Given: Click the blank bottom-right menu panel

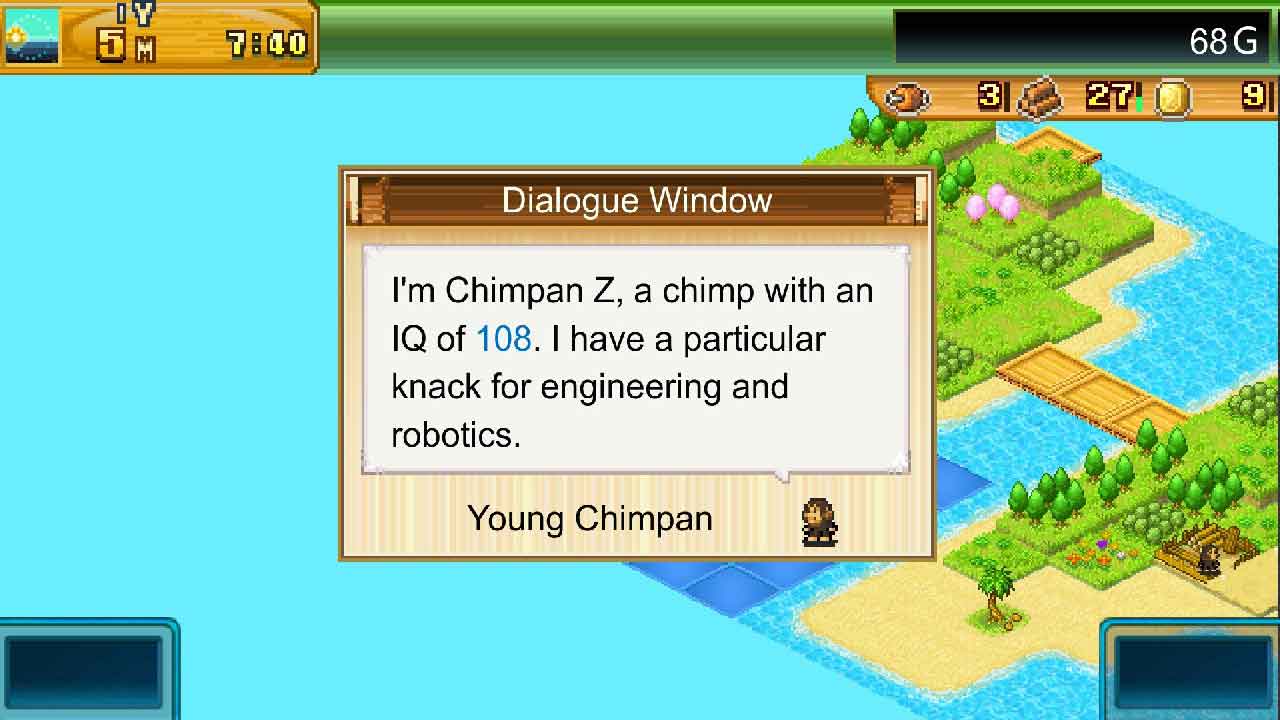Looking at the screenshot, I should [1192, 669].
